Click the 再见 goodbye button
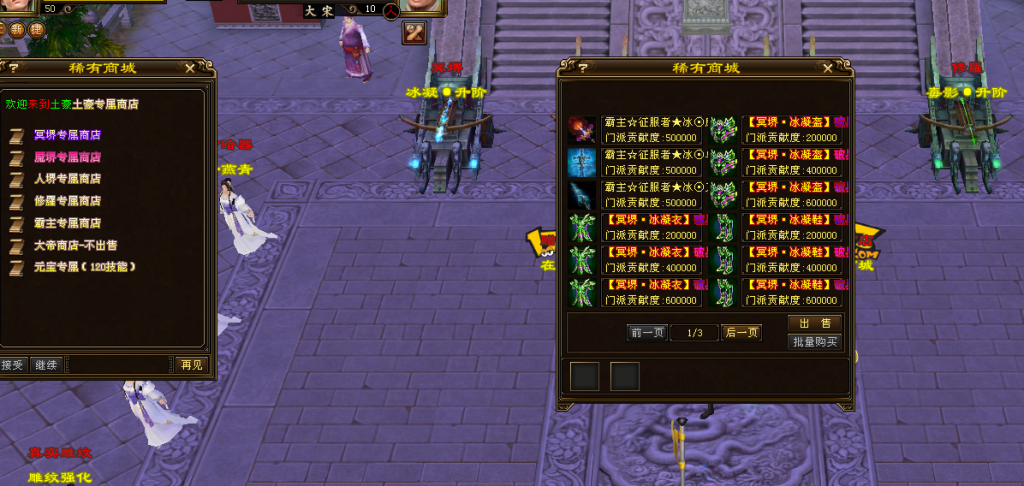Viewport: 1024px width, 486px height. point(190,365)
